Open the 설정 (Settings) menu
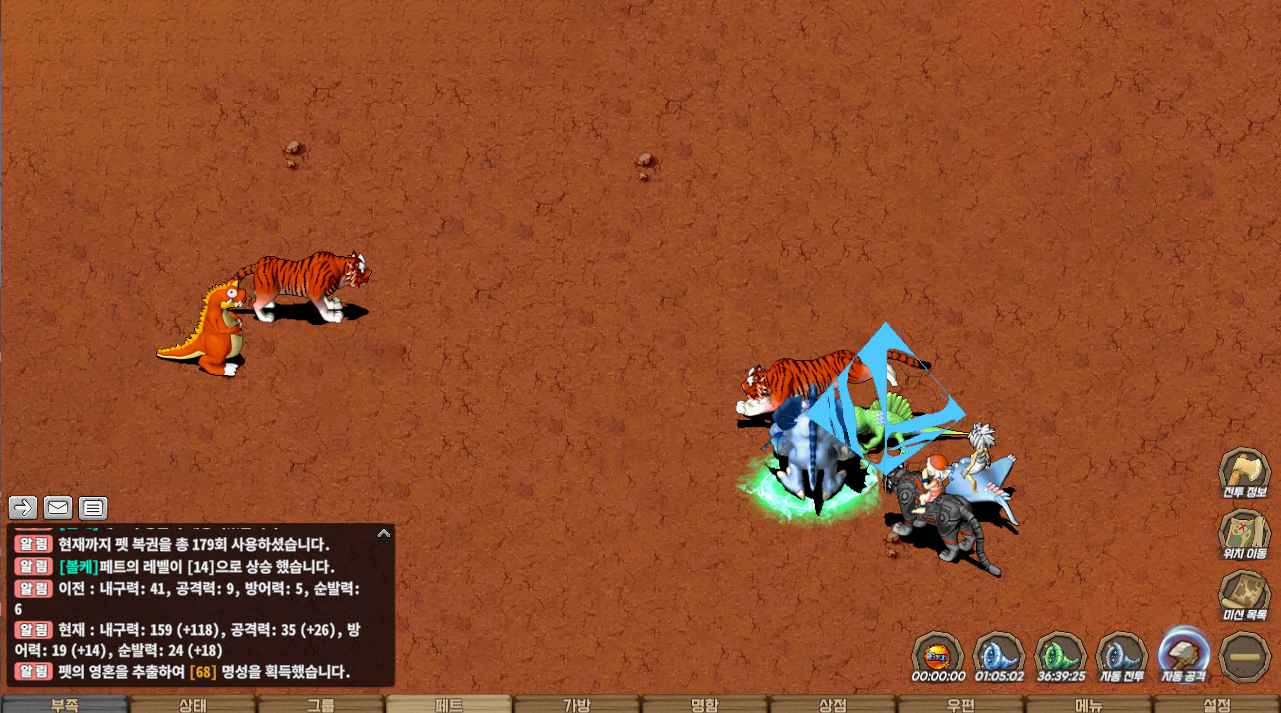The width and height of the screenshot is (1281, 713). (x=1217, y=704)
